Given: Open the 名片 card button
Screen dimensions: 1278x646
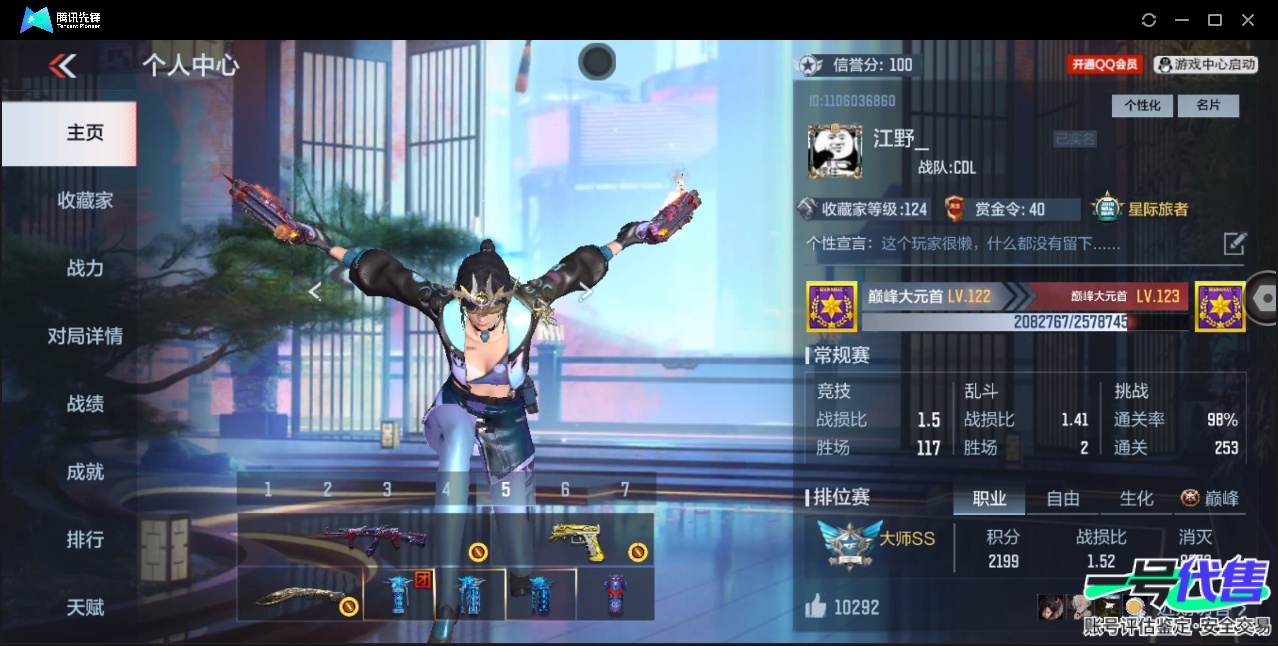Looking at the screenshot, I should (x=1208, y=105).
